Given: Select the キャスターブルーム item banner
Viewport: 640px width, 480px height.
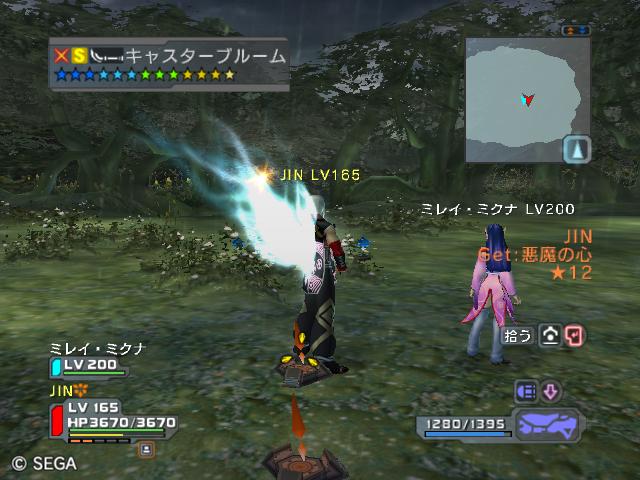Looking at the screenshot, I should [170, 63].
